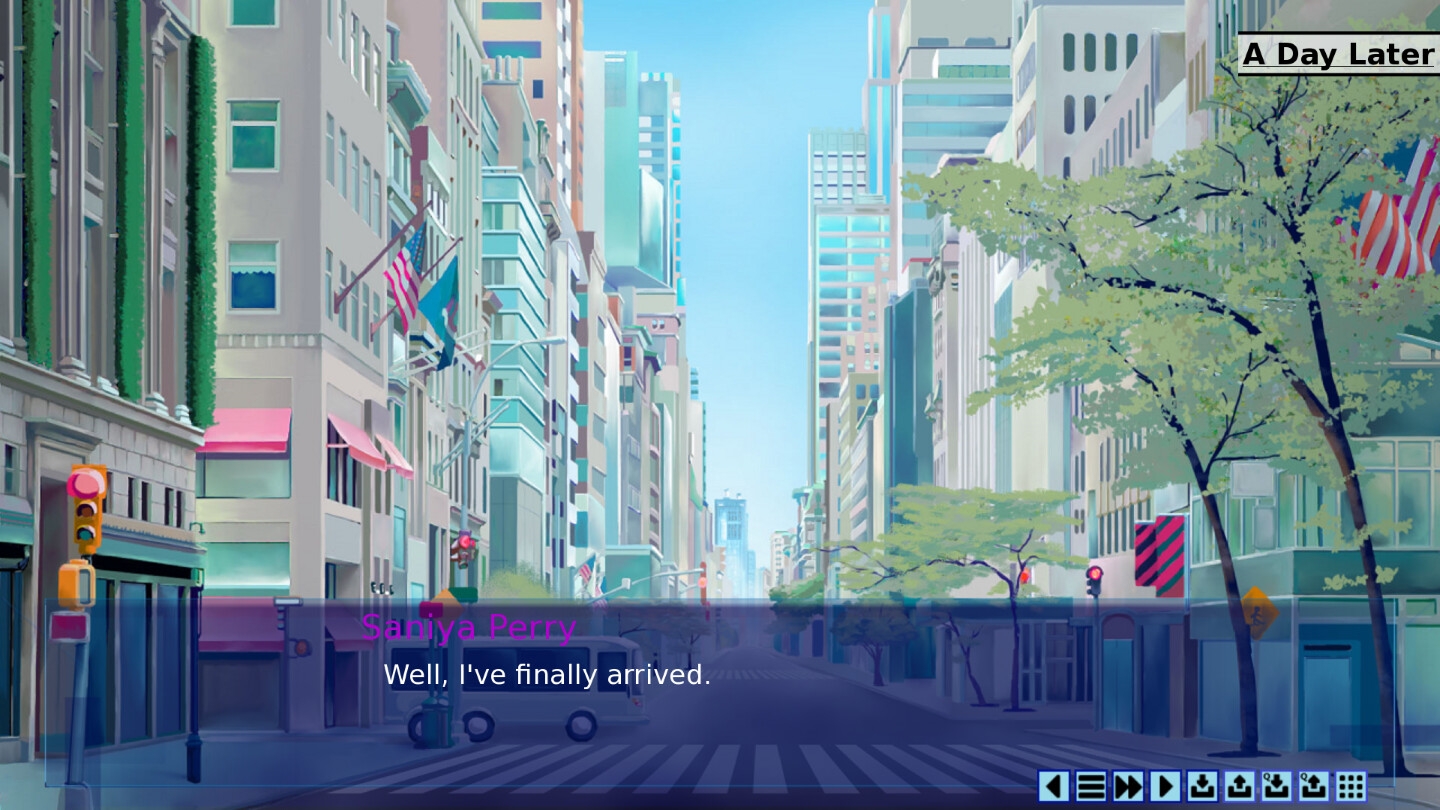
Task: Open the save screen with the save icon
Action: pyautogui.click(x=1203, y=785)
